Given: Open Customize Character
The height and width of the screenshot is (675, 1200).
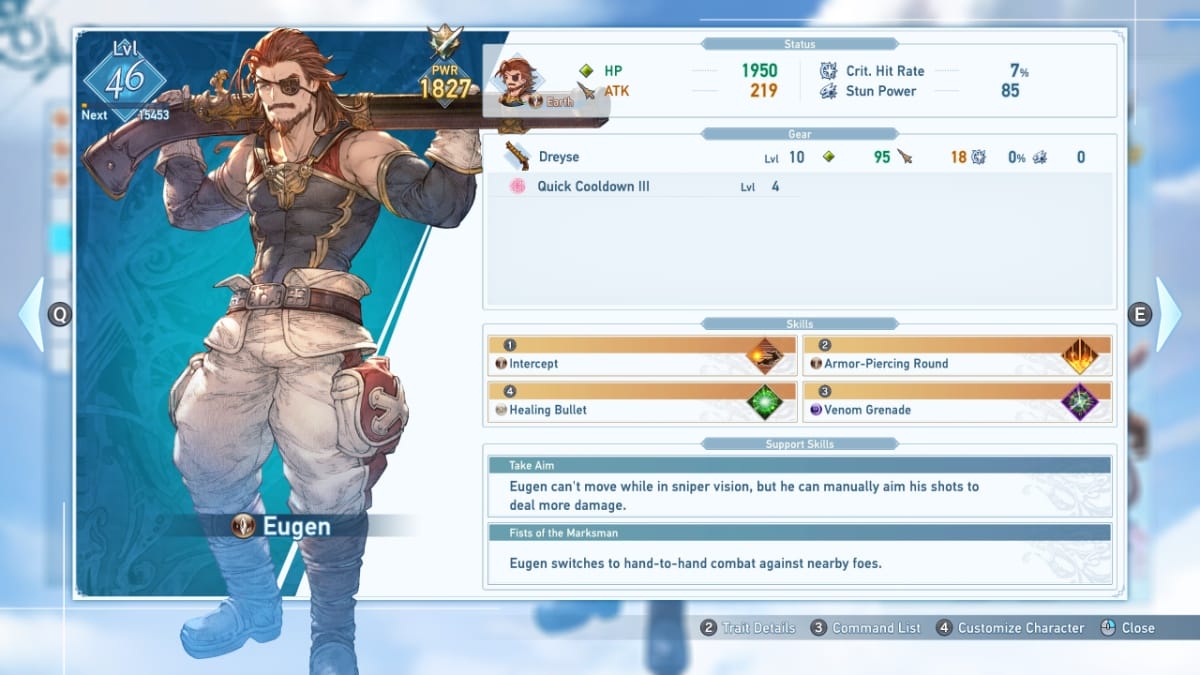Looking at the screenshot, I should tap(1010, 628).
